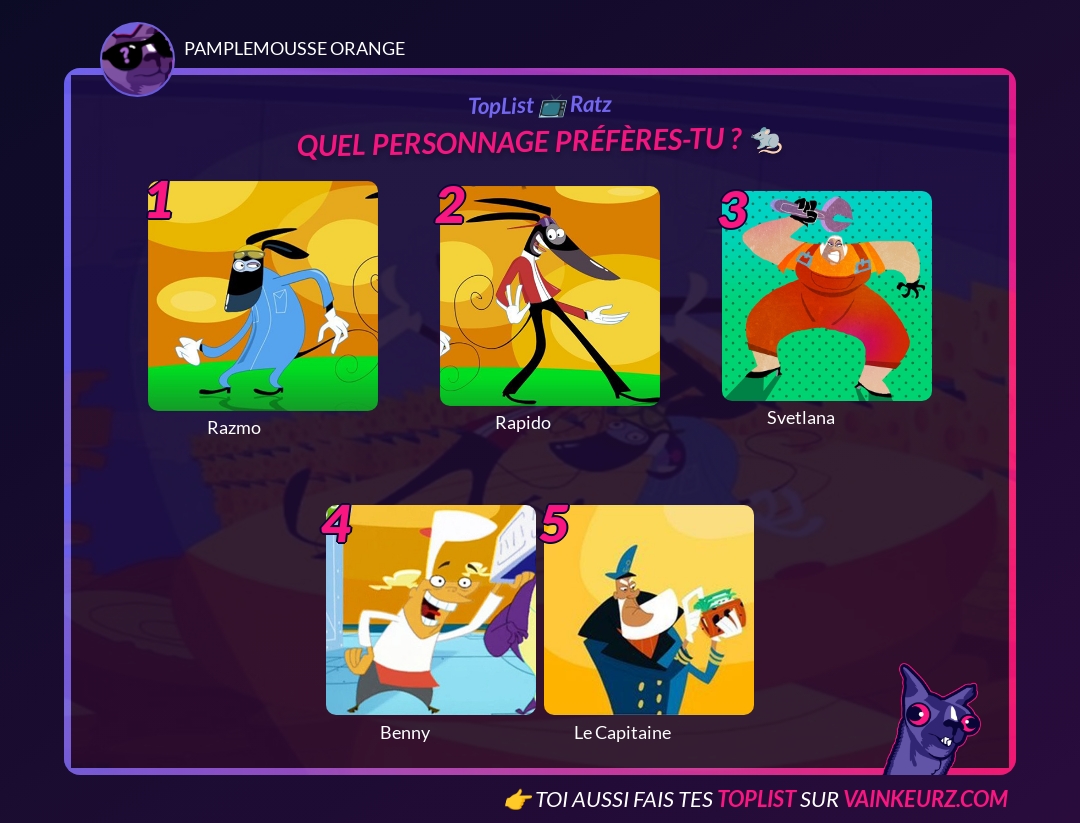Visit the VAINKEURZ.COM link
The image size is (1080, 823).
[925, 799]
